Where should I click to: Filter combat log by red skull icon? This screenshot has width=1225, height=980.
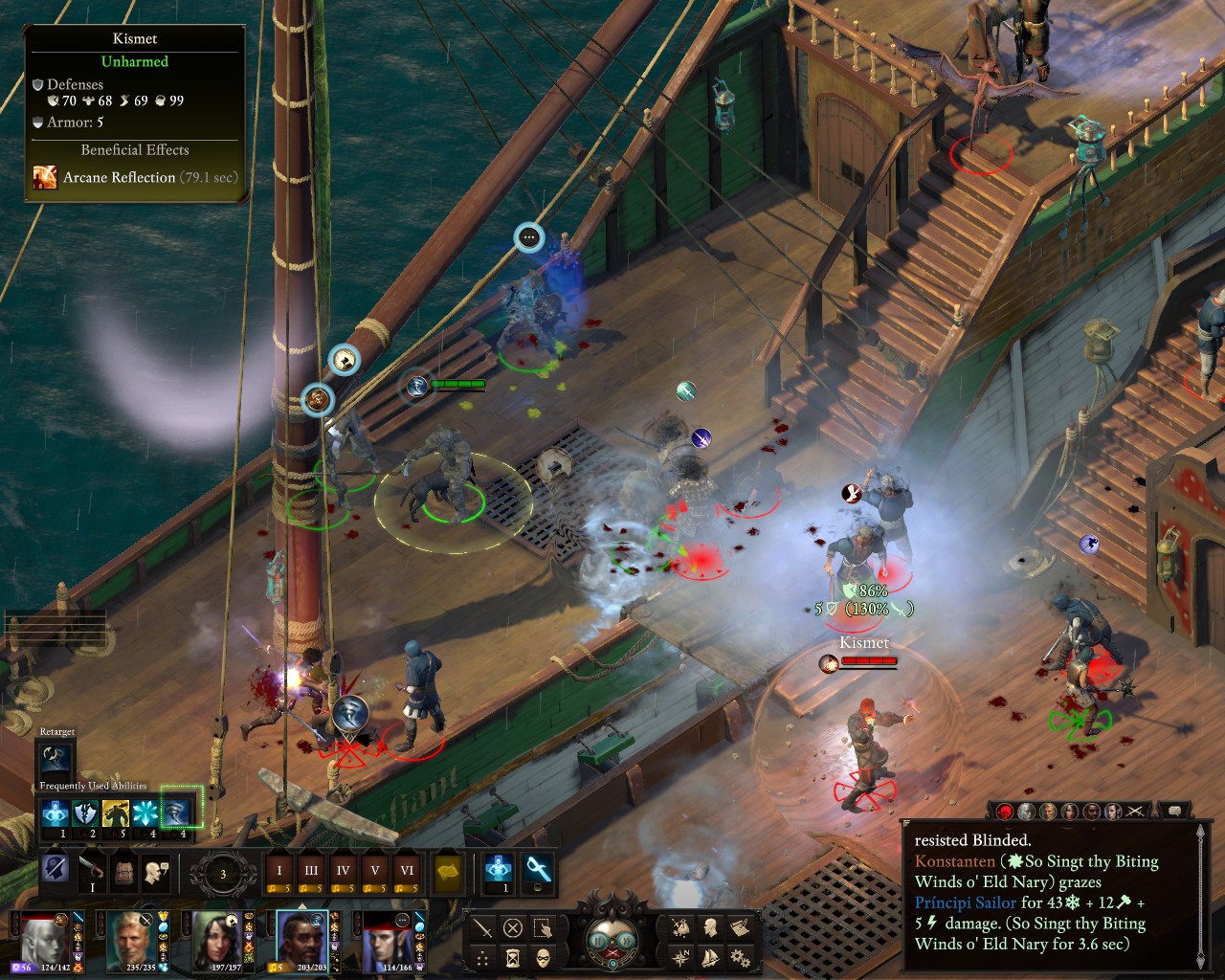tap(1005, 812)
